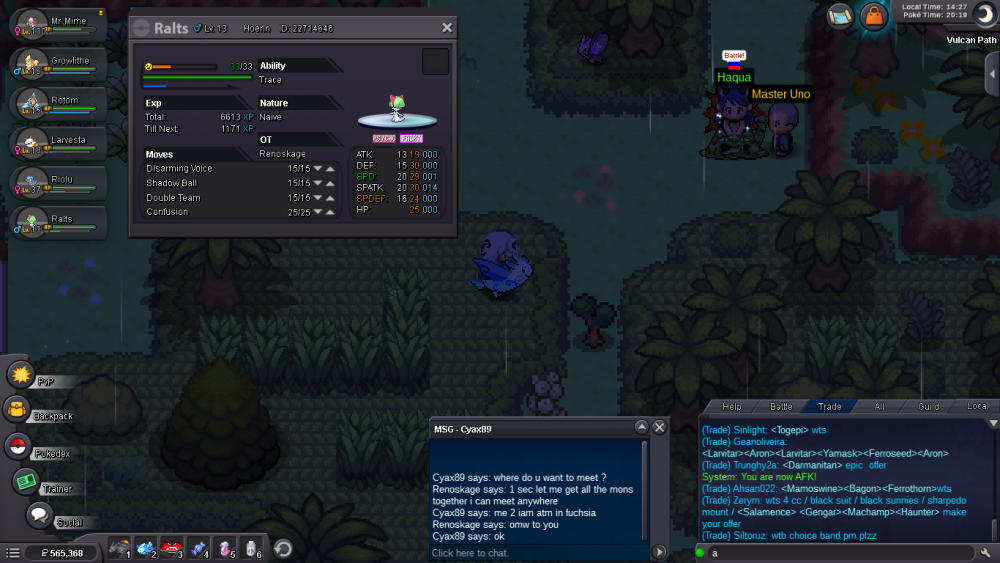Switch to the Battle chat tab
This screenshot has width=1000, height=563.
(781, 406)
